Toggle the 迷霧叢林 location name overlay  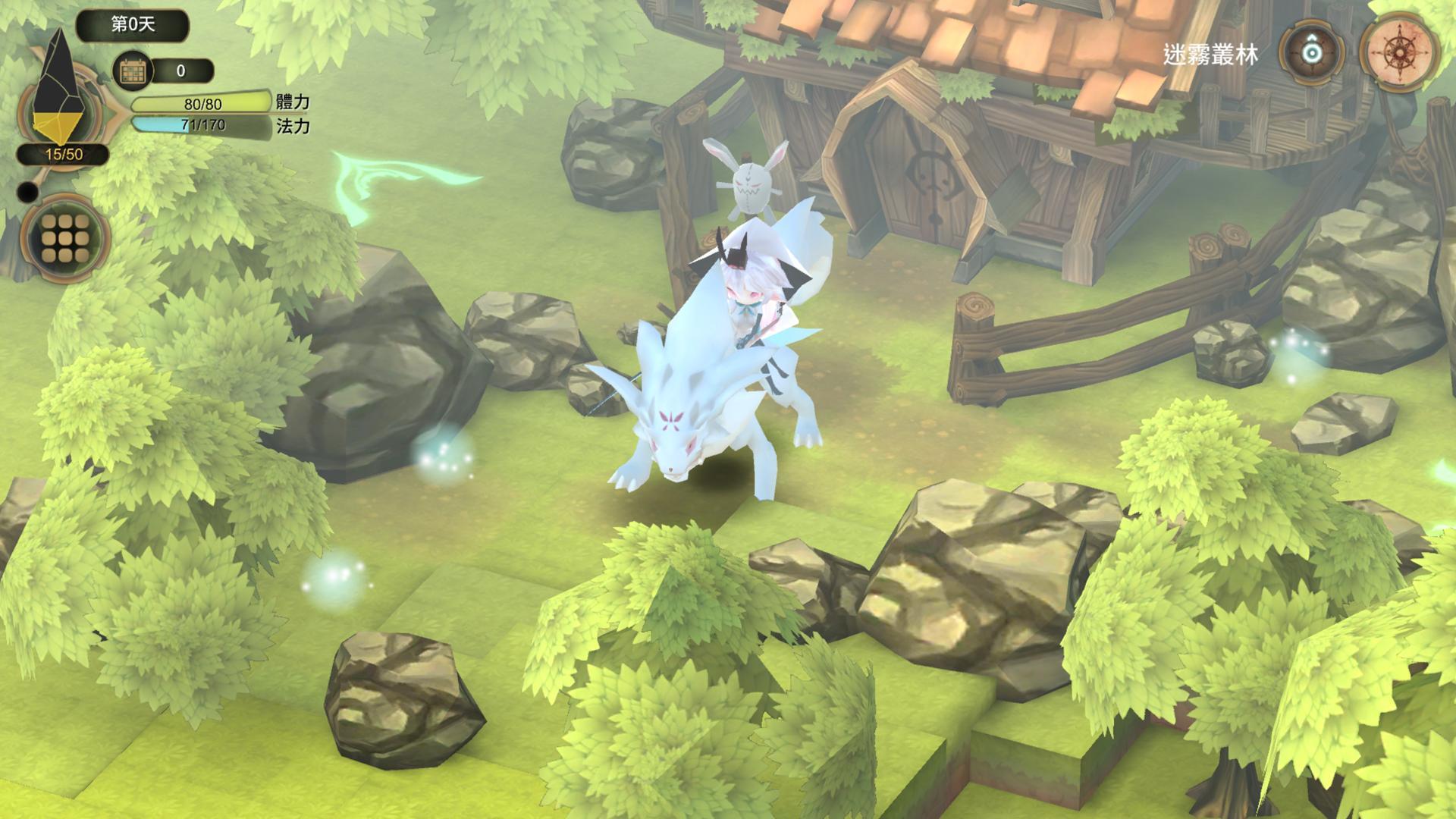pyautogui.click(x=1210, y=55)
